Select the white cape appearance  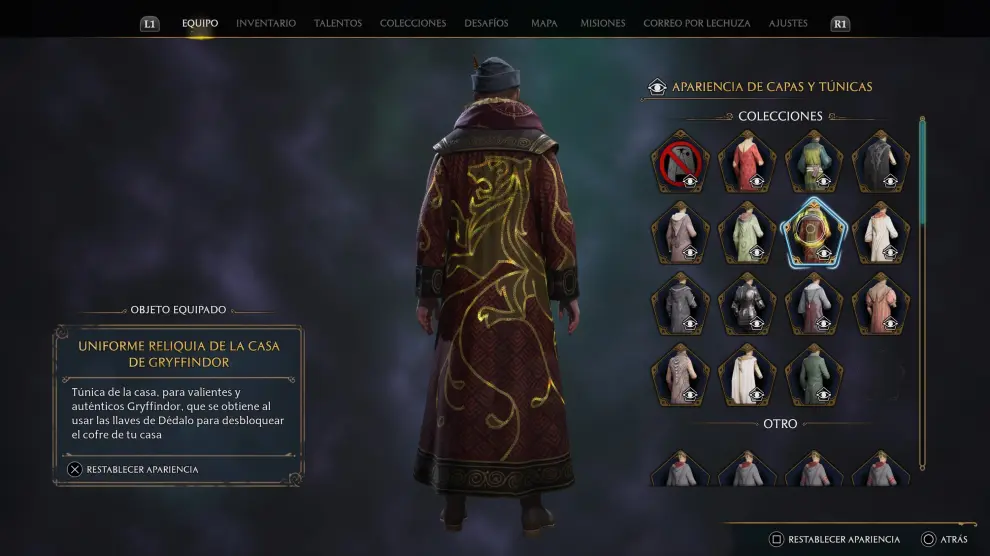pos(747,374)
